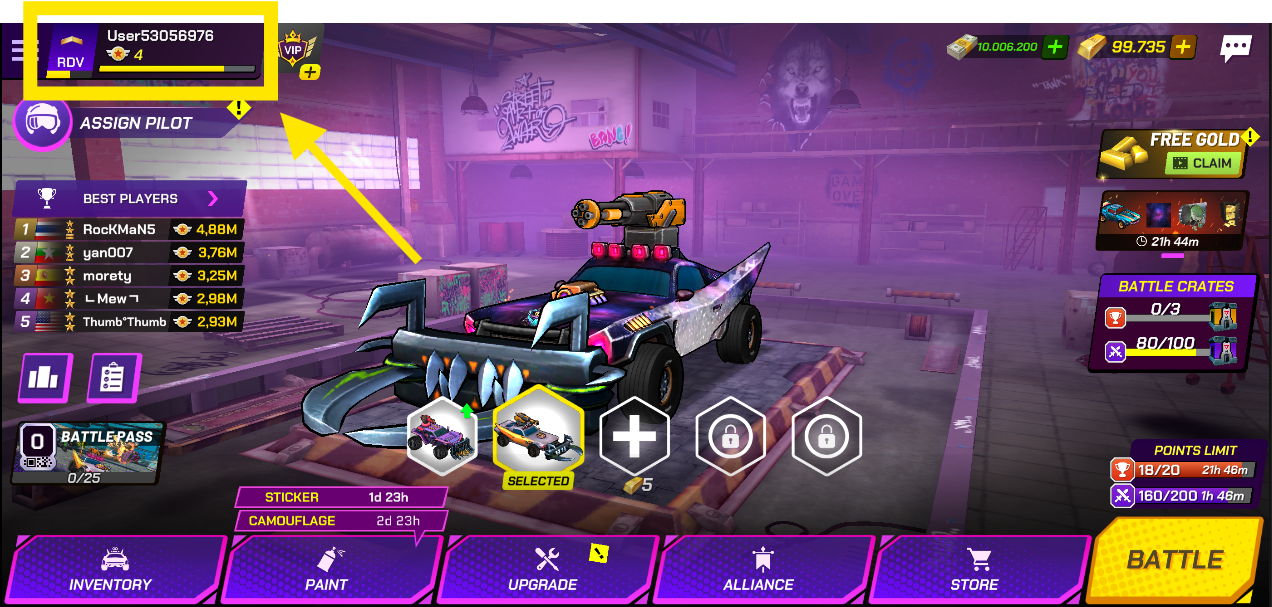Screen dimensions: 1272x607
Task: Open the Battle Pass panel
Action: pos(88,453)
